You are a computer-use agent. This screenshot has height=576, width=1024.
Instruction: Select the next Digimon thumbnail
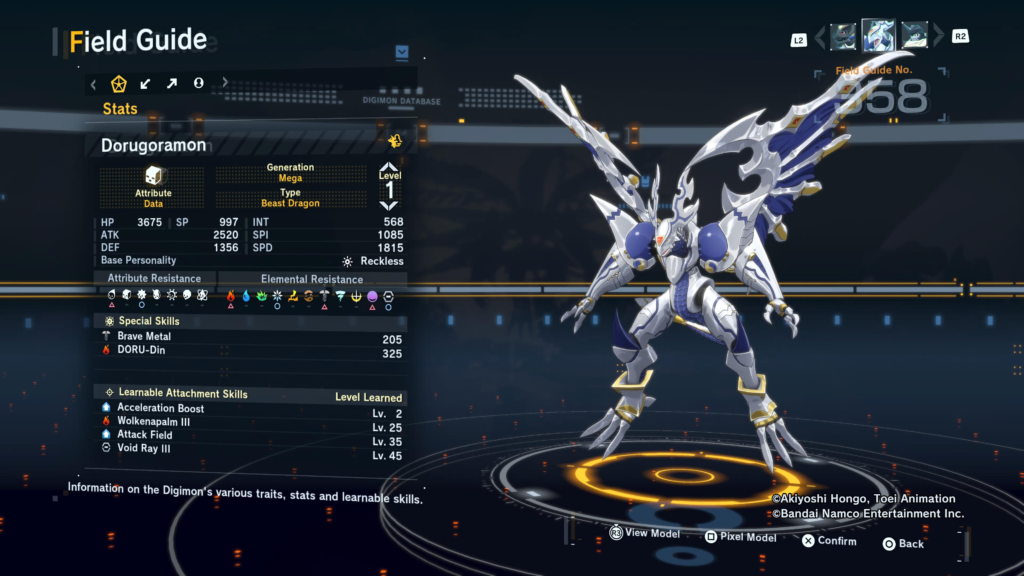913,37
